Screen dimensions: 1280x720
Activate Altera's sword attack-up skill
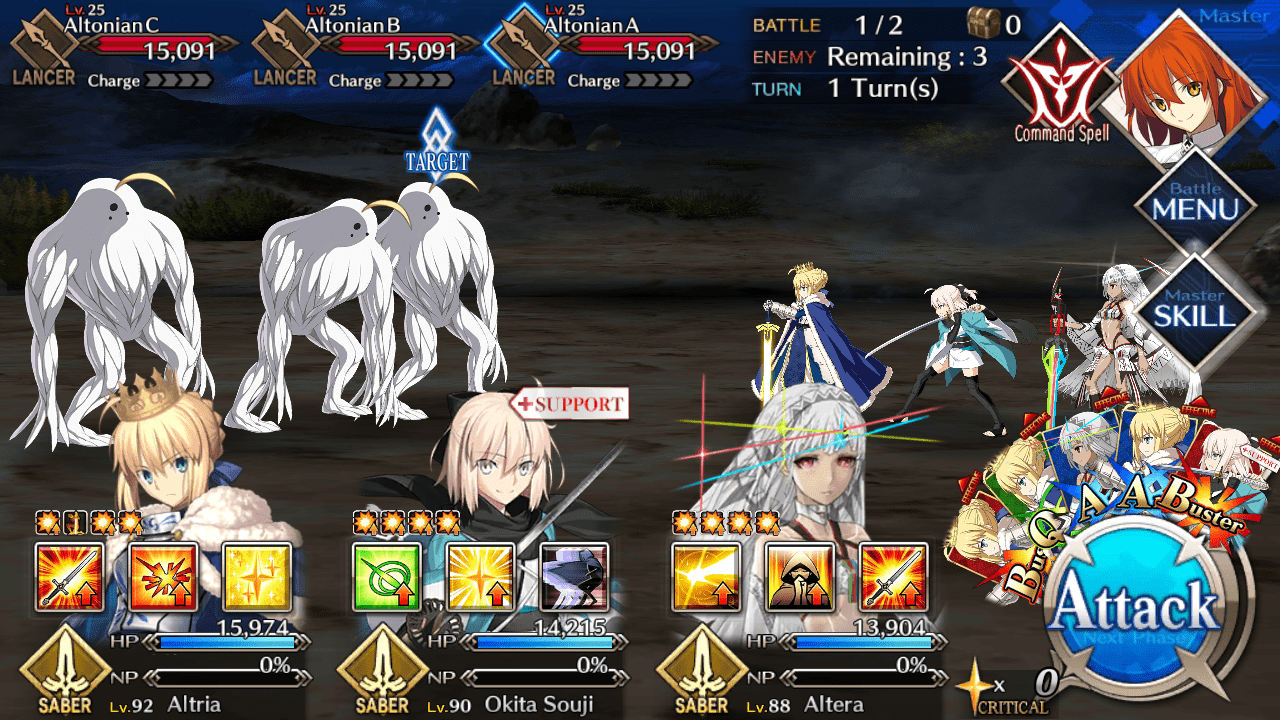click(x=893, y=577)
